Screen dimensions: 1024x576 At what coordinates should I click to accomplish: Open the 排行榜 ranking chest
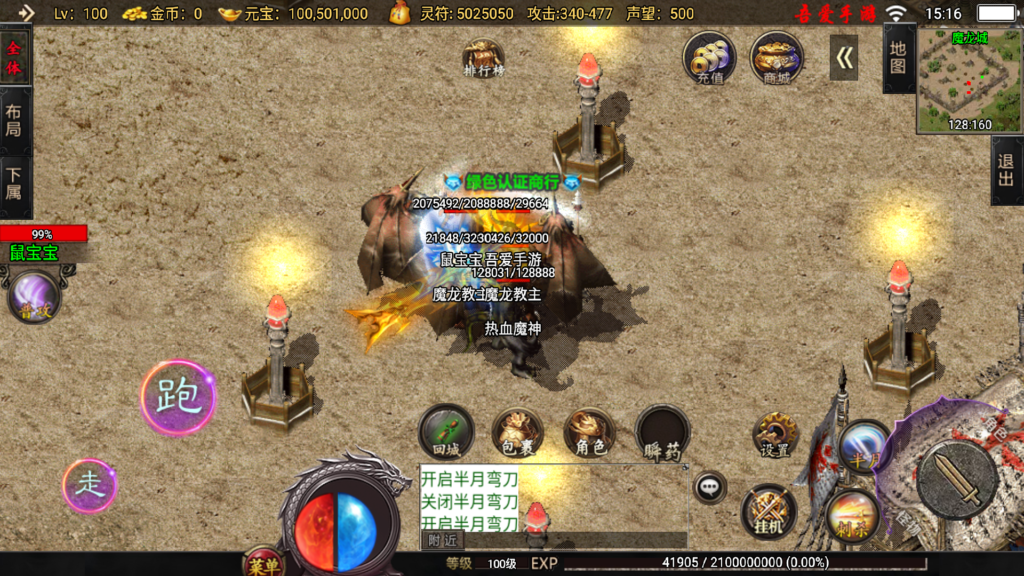tap(484, 58)
